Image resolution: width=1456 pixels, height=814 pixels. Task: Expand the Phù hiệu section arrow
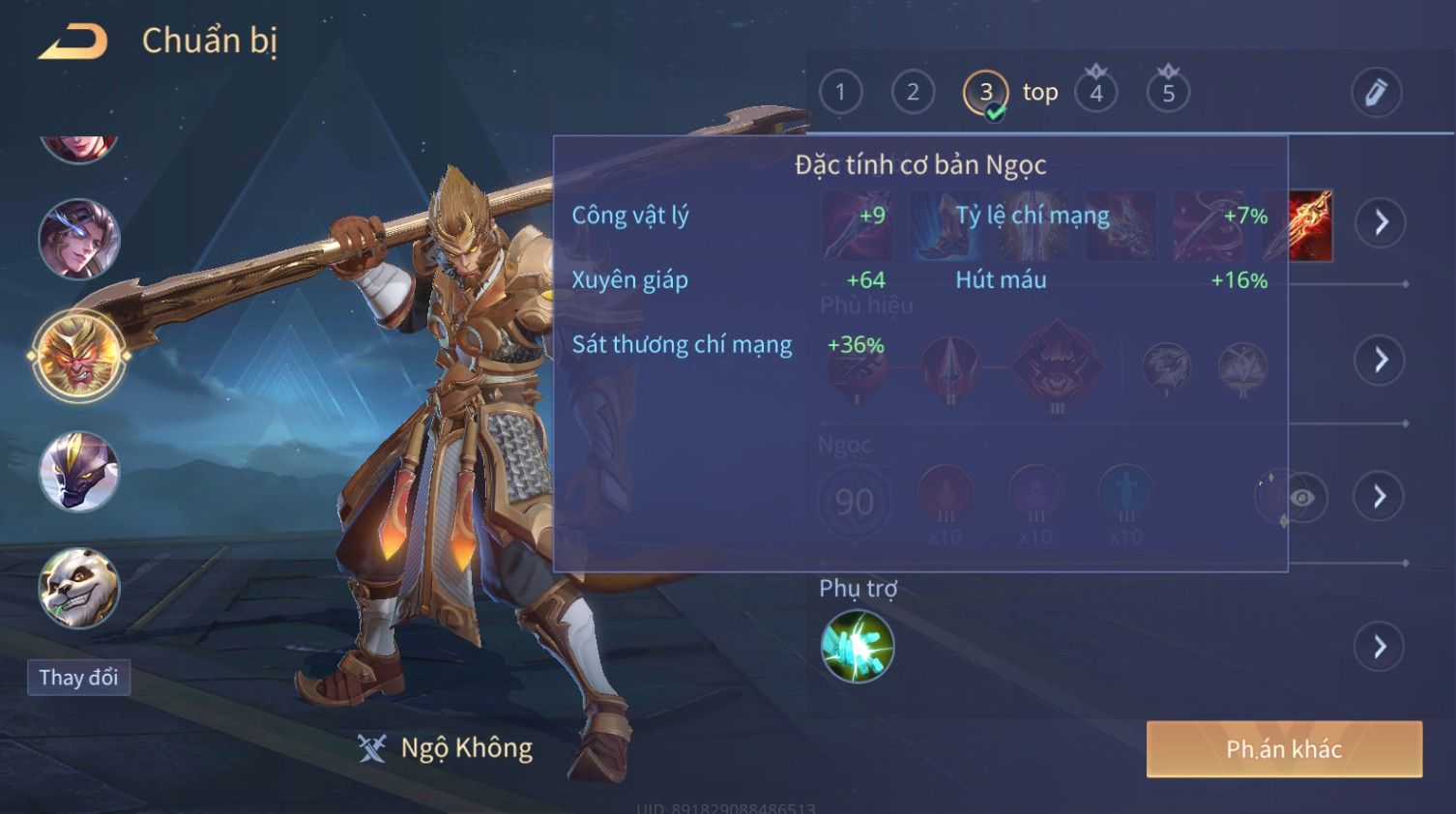[1381, 361]
